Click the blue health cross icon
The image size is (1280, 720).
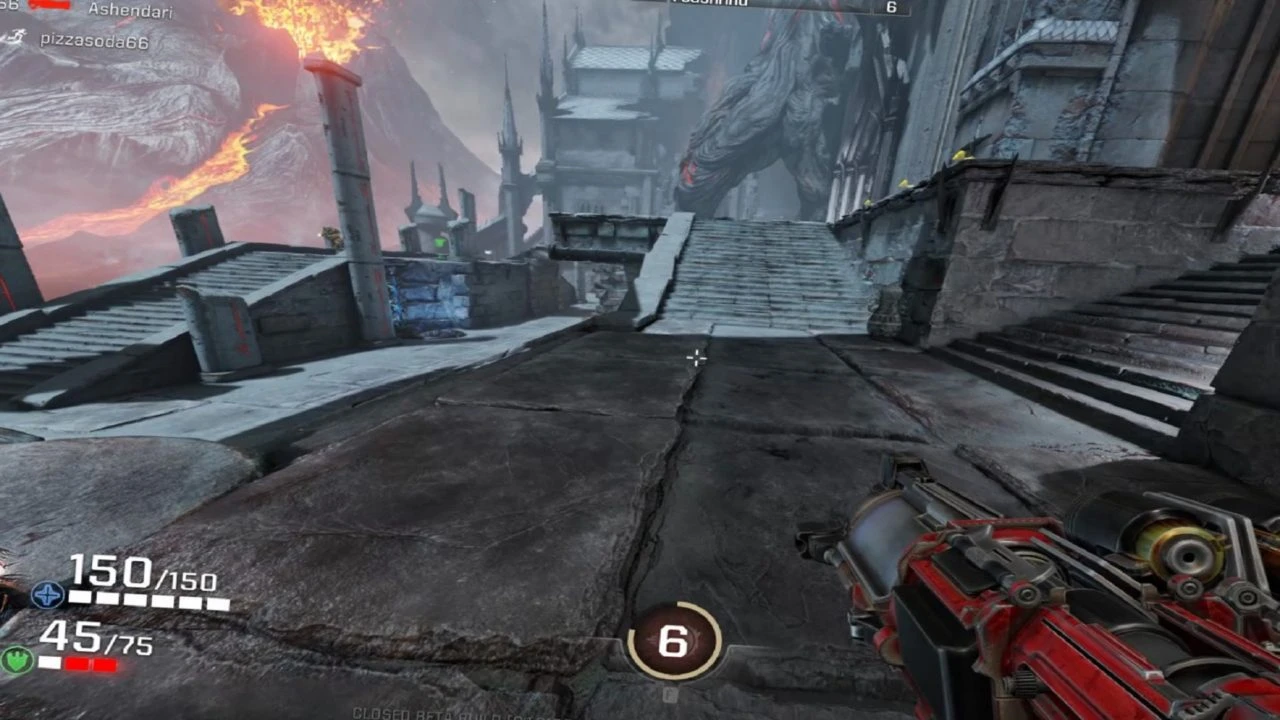click(47, 595)
